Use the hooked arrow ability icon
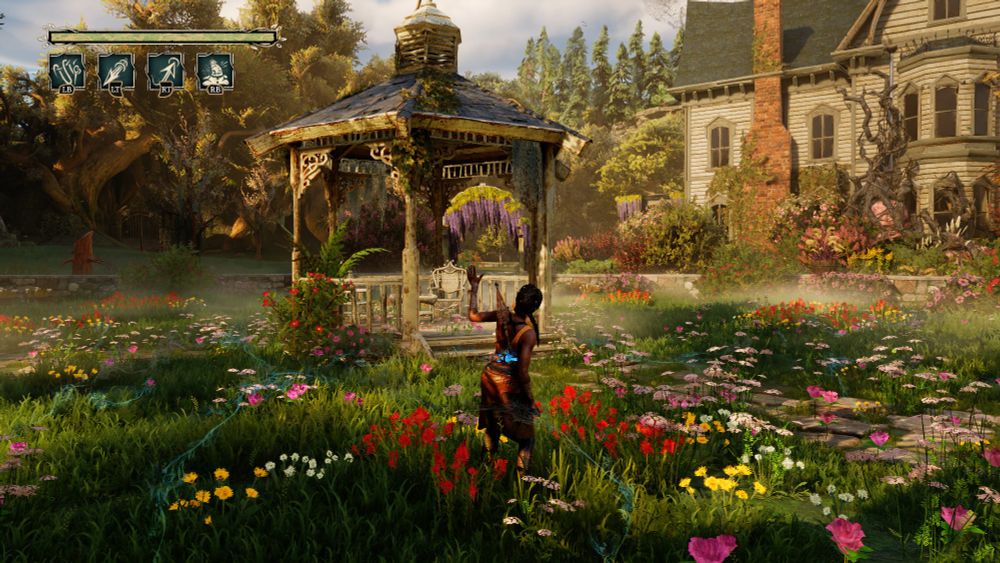Viewport: 1000px width, 563px height. pyautogui.click(x=165, y=71)
